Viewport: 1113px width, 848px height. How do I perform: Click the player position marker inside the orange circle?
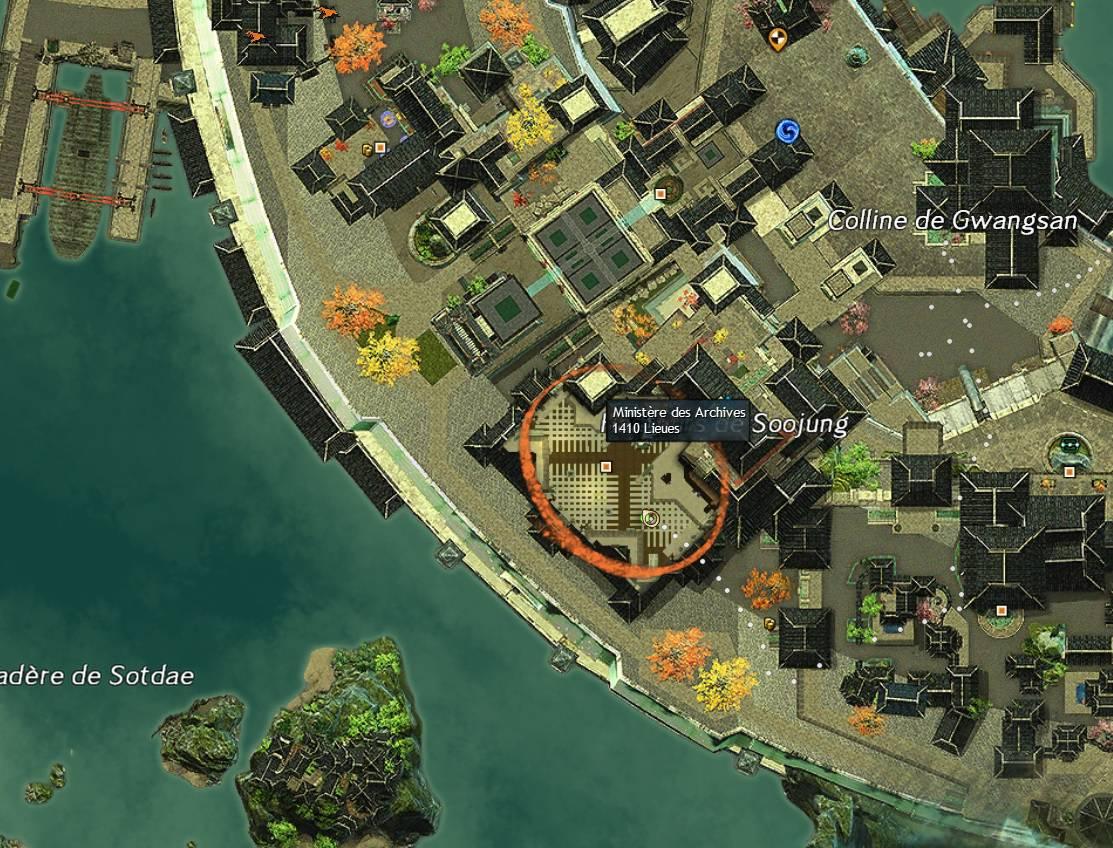650,517
